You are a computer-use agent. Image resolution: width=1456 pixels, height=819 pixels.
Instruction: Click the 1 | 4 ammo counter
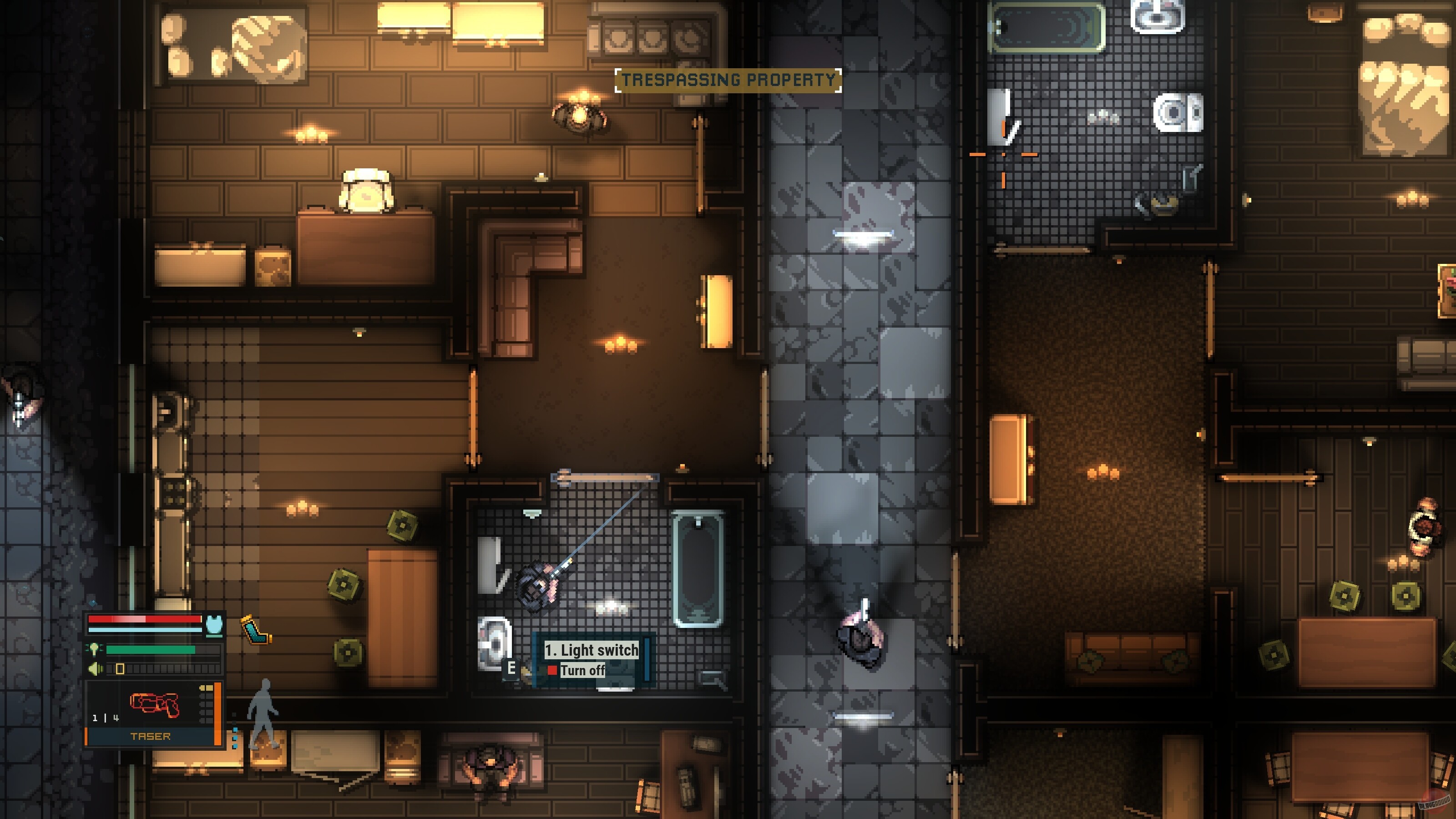coord(106,719)
